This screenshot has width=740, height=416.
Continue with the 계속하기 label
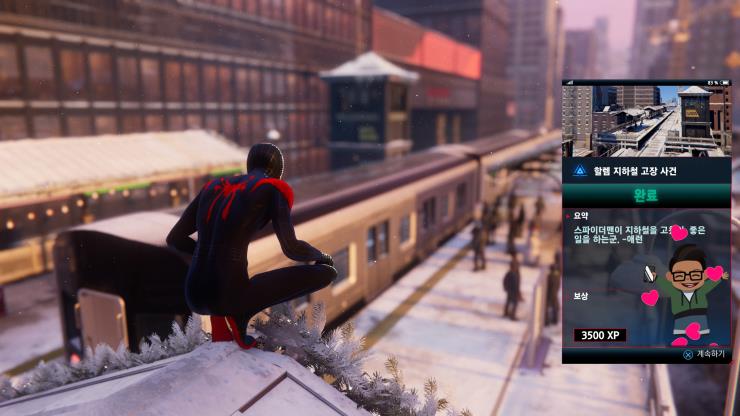[709, 353]
